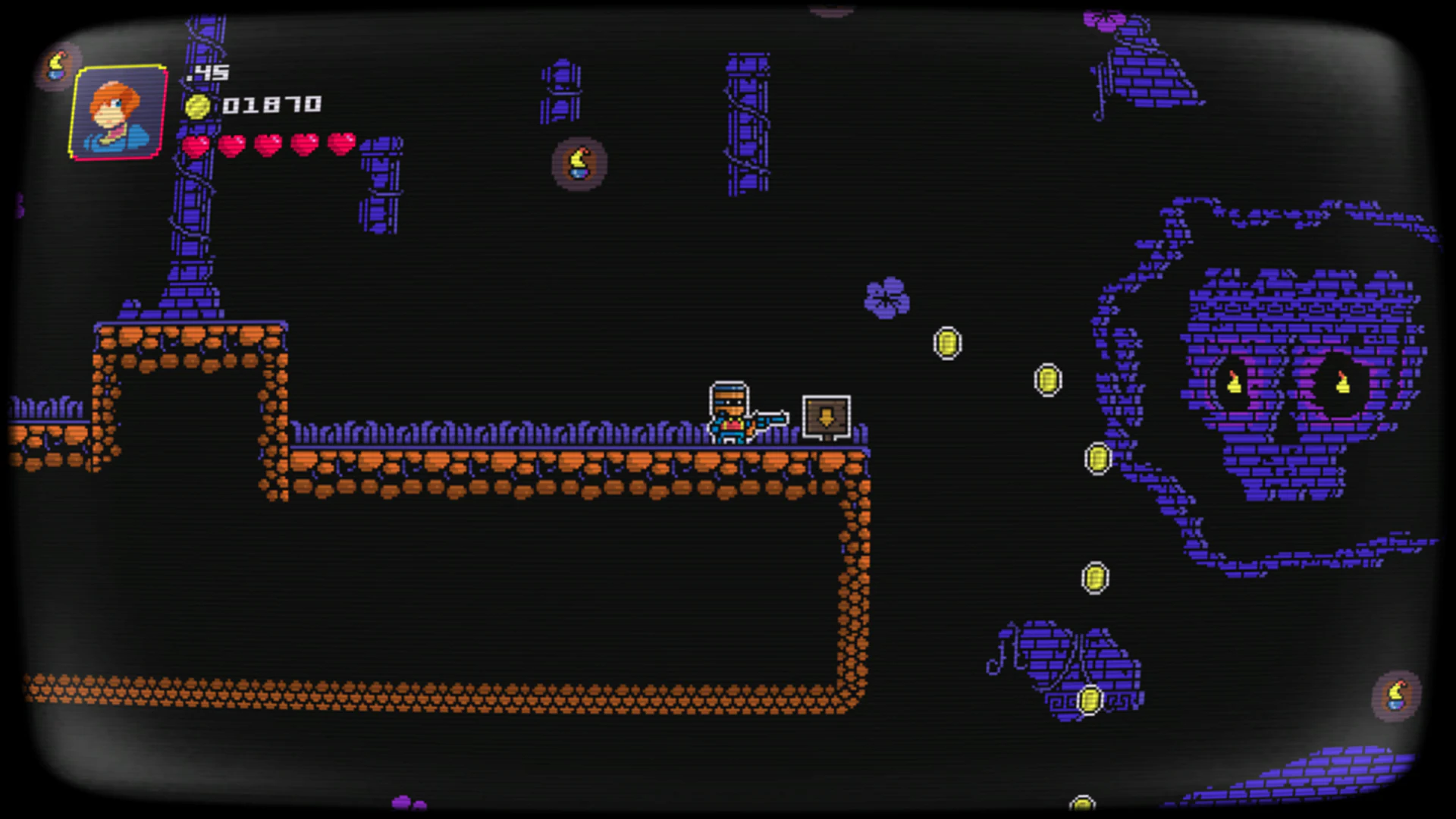Click the down-arrow checkpoint sign

tap(825, 416)
